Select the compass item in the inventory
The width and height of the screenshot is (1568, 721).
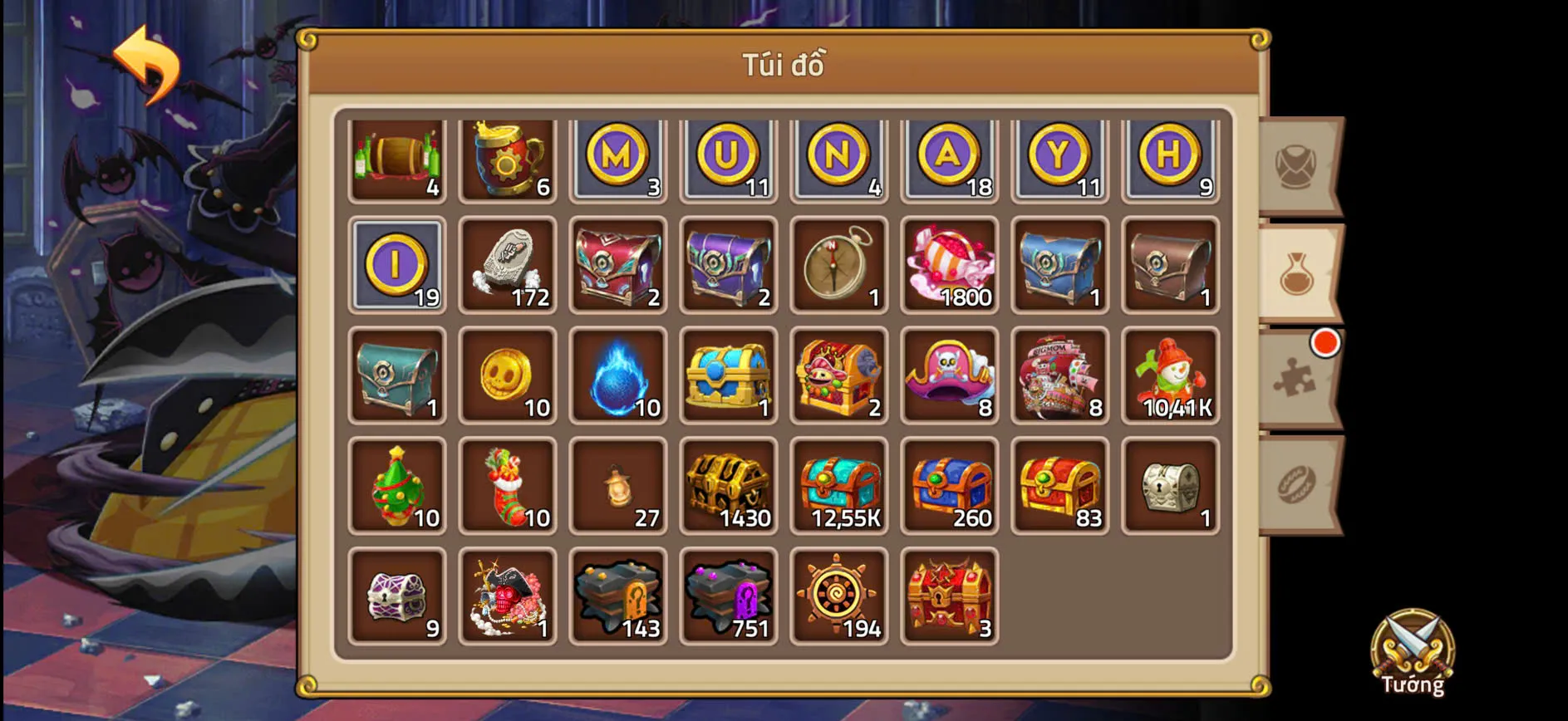[x=838, y=264]
